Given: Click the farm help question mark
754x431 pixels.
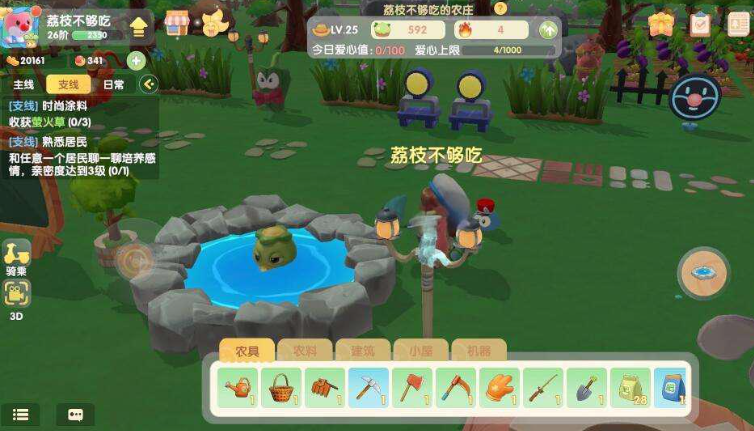Looking at the screenshot, I should pos(500,8).
